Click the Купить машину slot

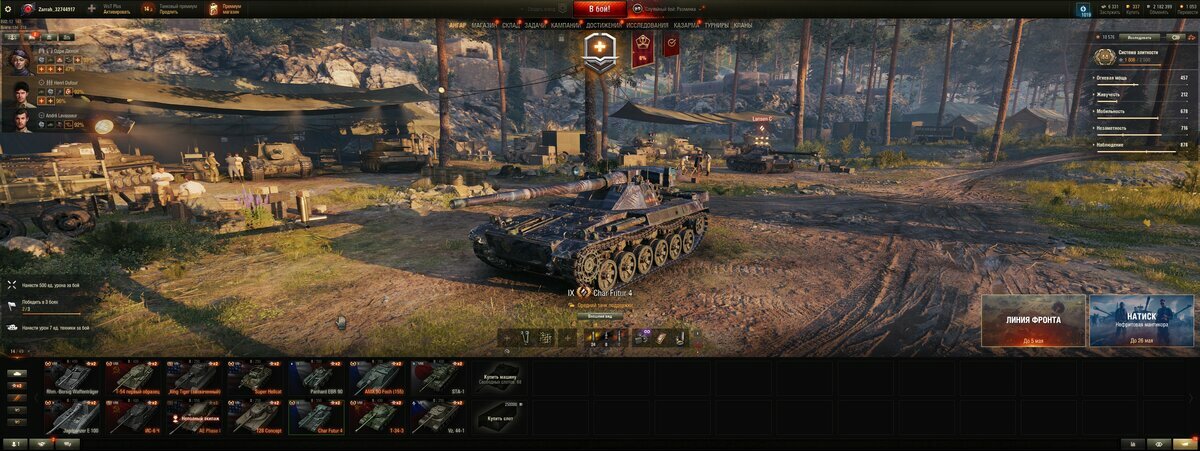[498, 377]
